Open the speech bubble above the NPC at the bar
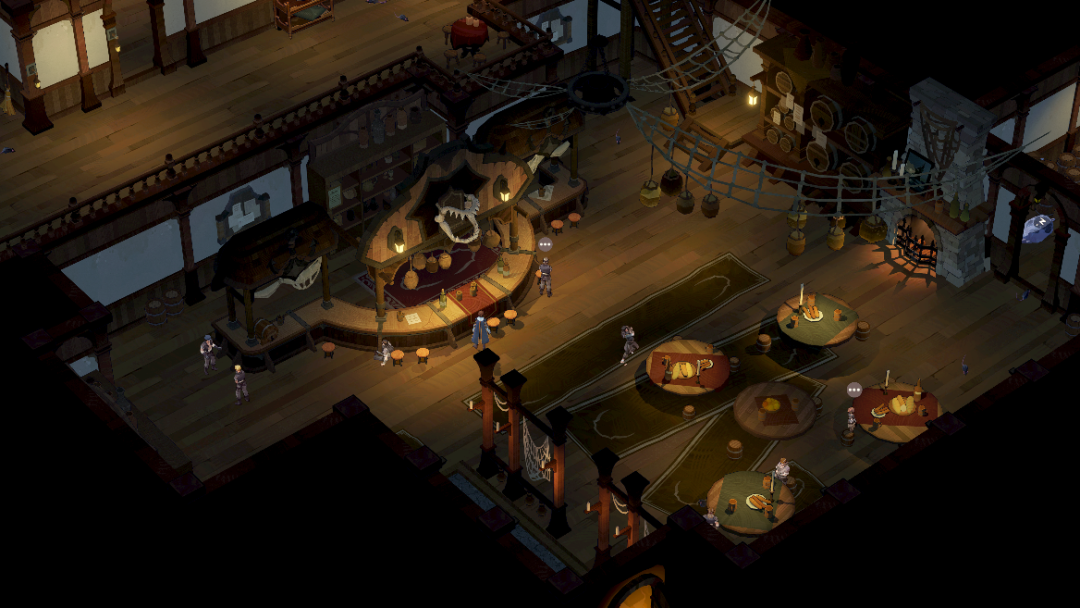The height and width of the screenshot is (608, 1080). click(545, 244)
